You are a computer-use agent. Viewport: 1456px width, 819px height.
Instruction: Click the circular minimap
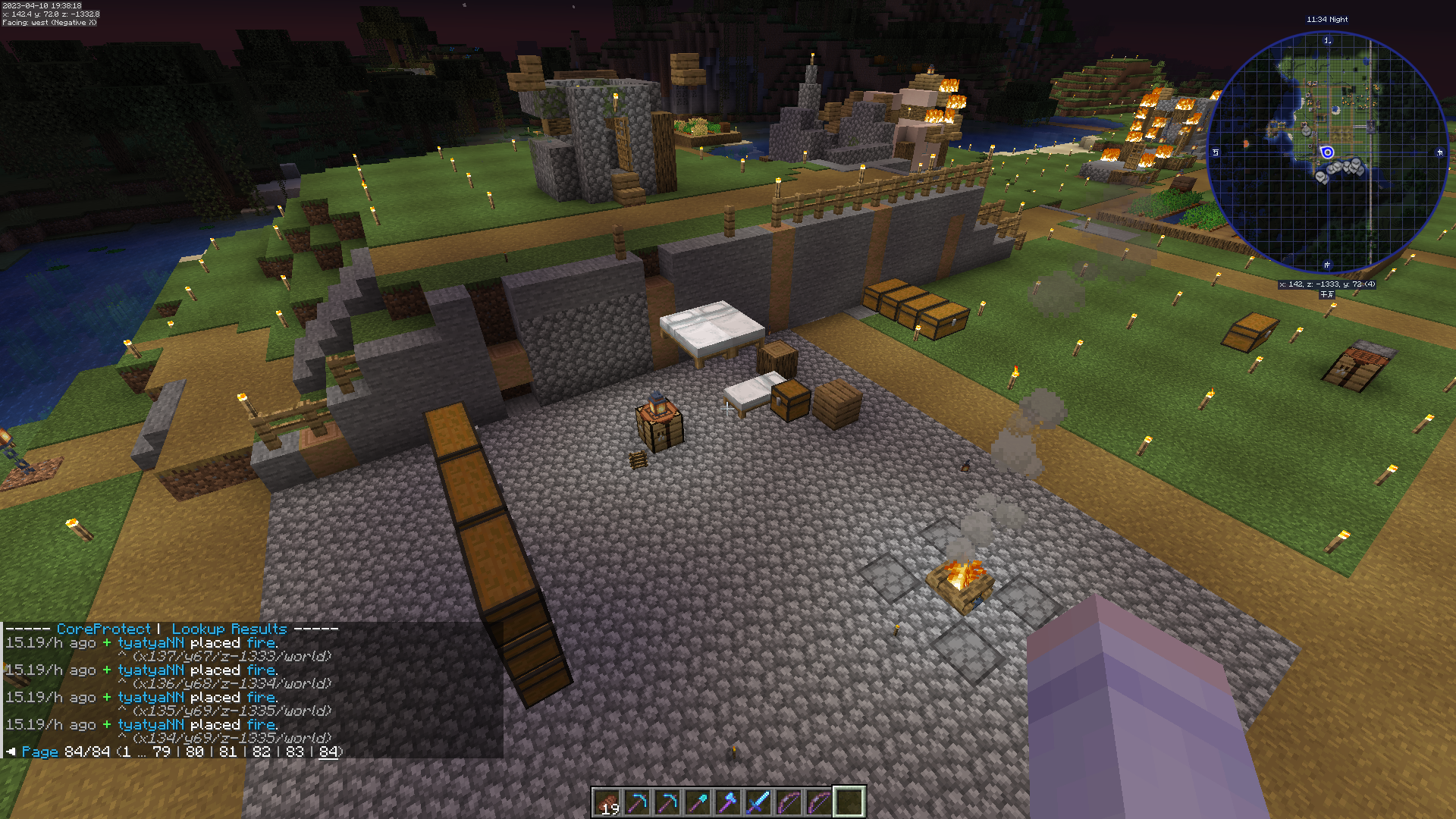tap(1327, 152)
